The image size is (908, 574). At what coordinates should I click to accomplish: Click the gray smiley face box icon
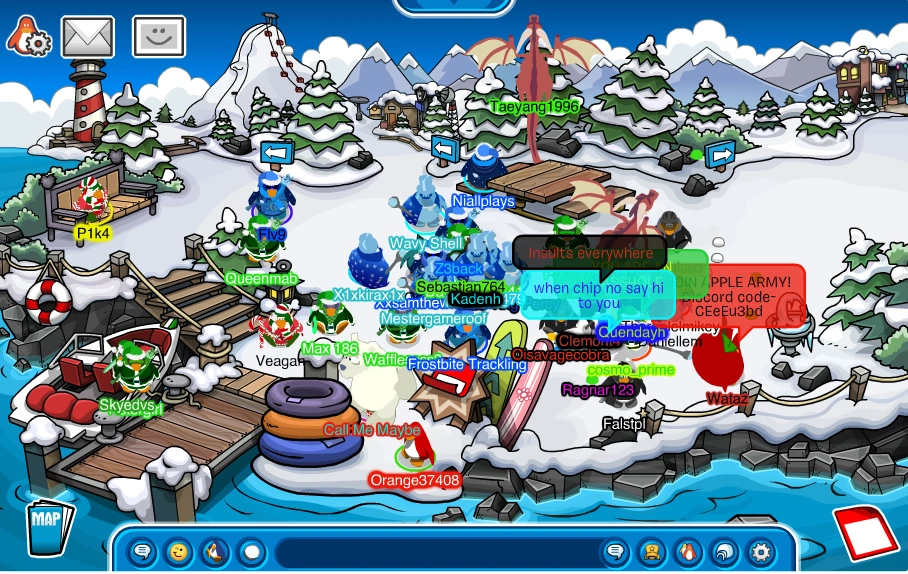point(158,37)
